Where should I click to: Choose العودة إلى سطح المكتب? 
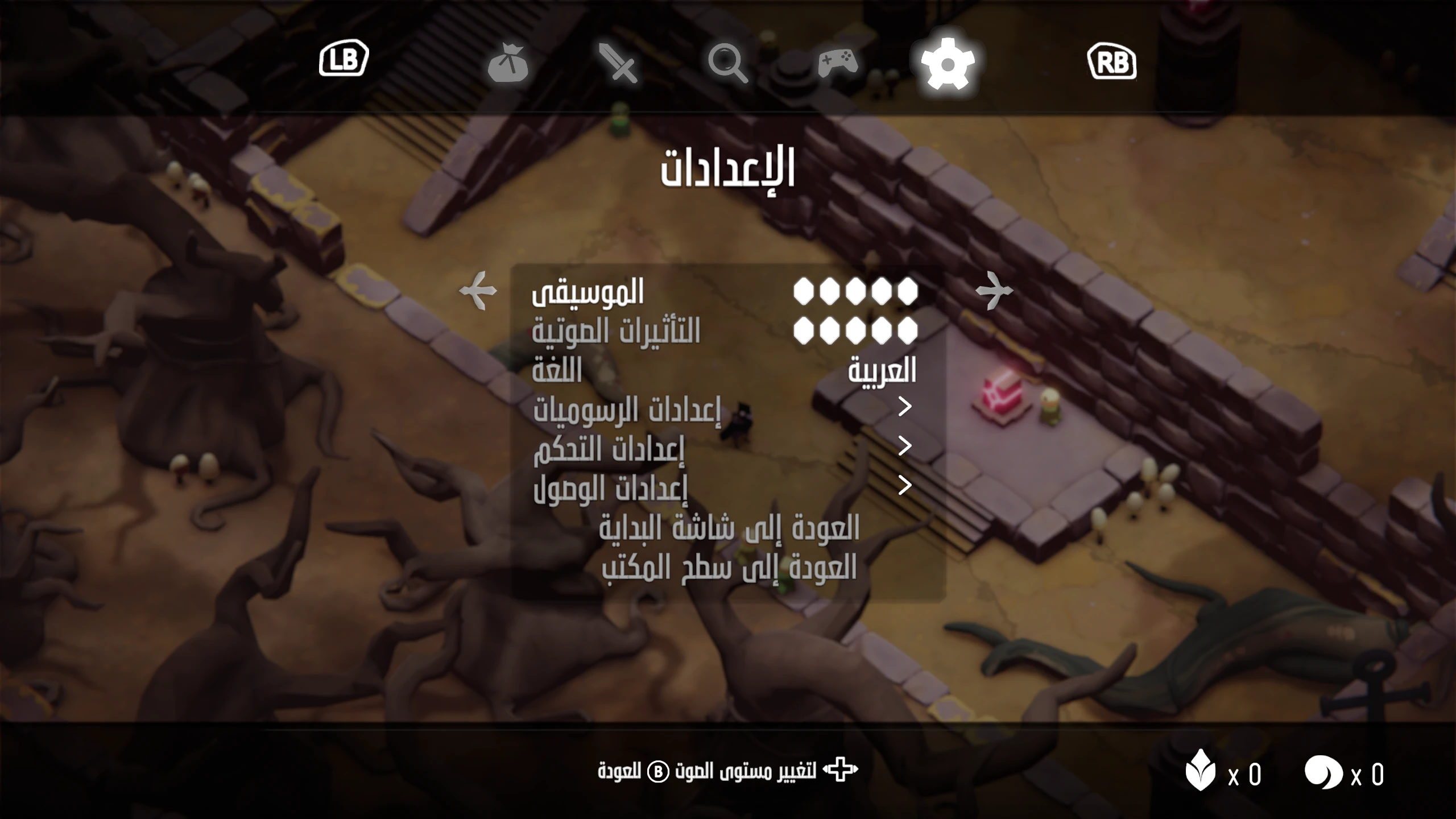[x=729, y=567]
